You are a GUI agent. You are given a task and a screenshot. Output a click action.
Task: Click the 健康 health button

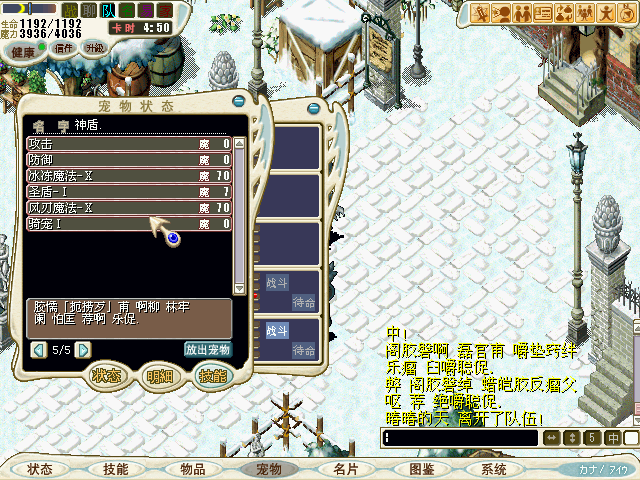pos(17,49)
